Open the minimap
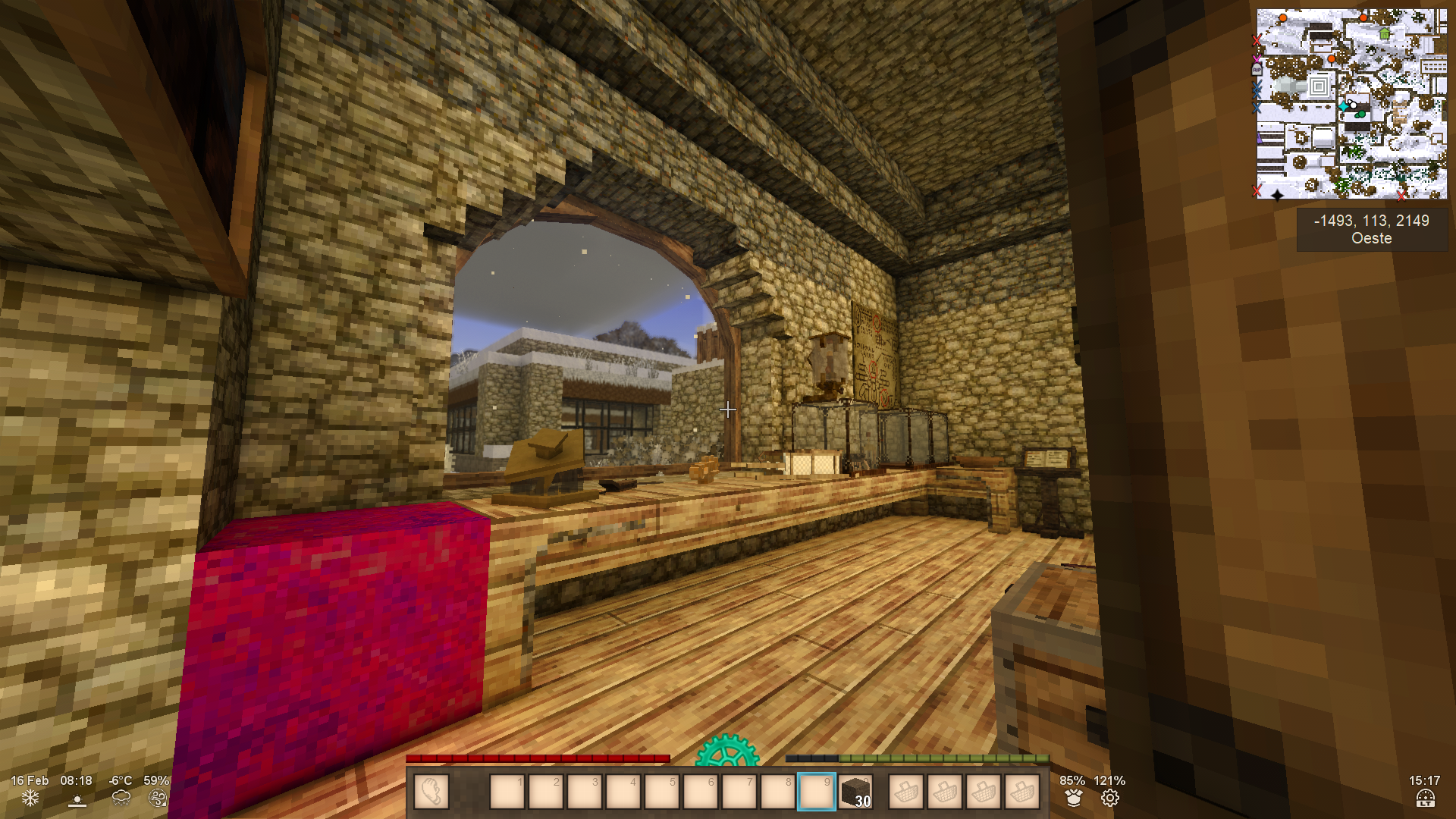 1351,104
